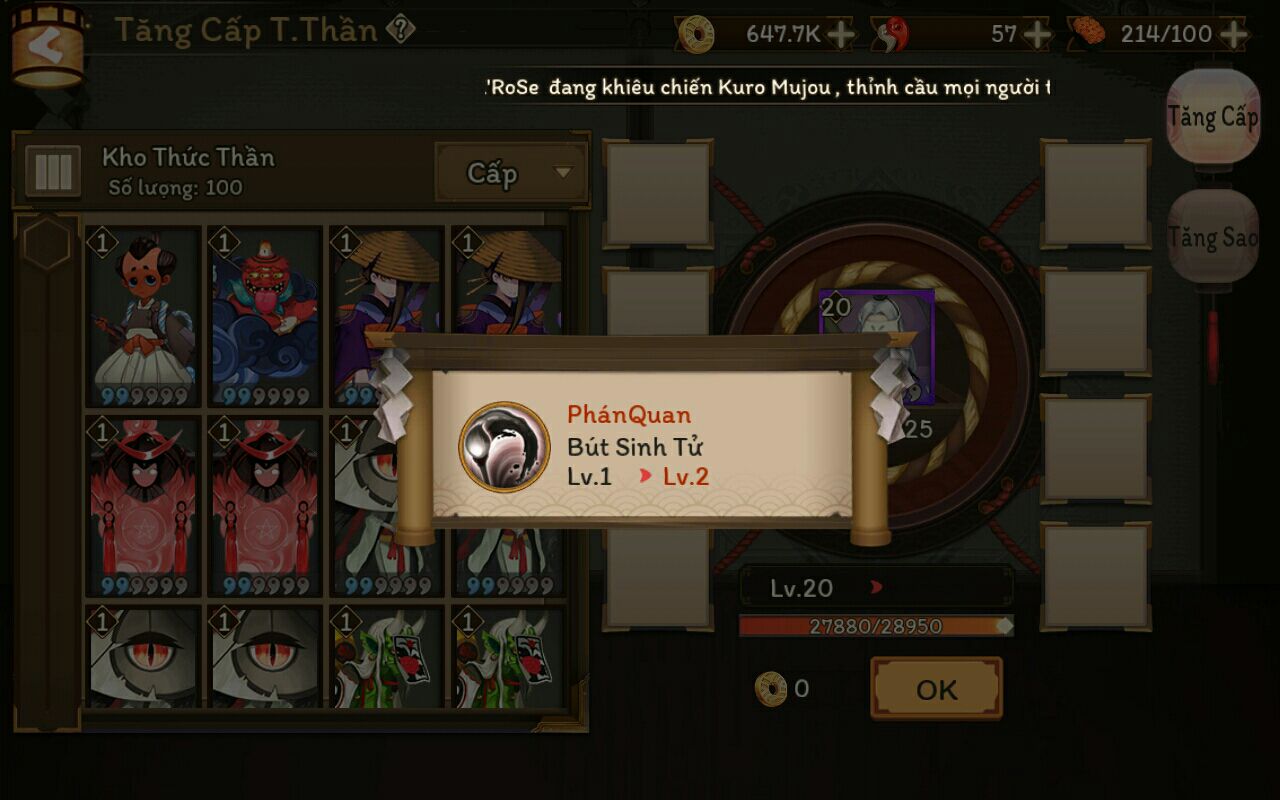Switch to the Tăng Sao lantern tab
This screenshot has width=1280, height=800.
point(1212,238)
